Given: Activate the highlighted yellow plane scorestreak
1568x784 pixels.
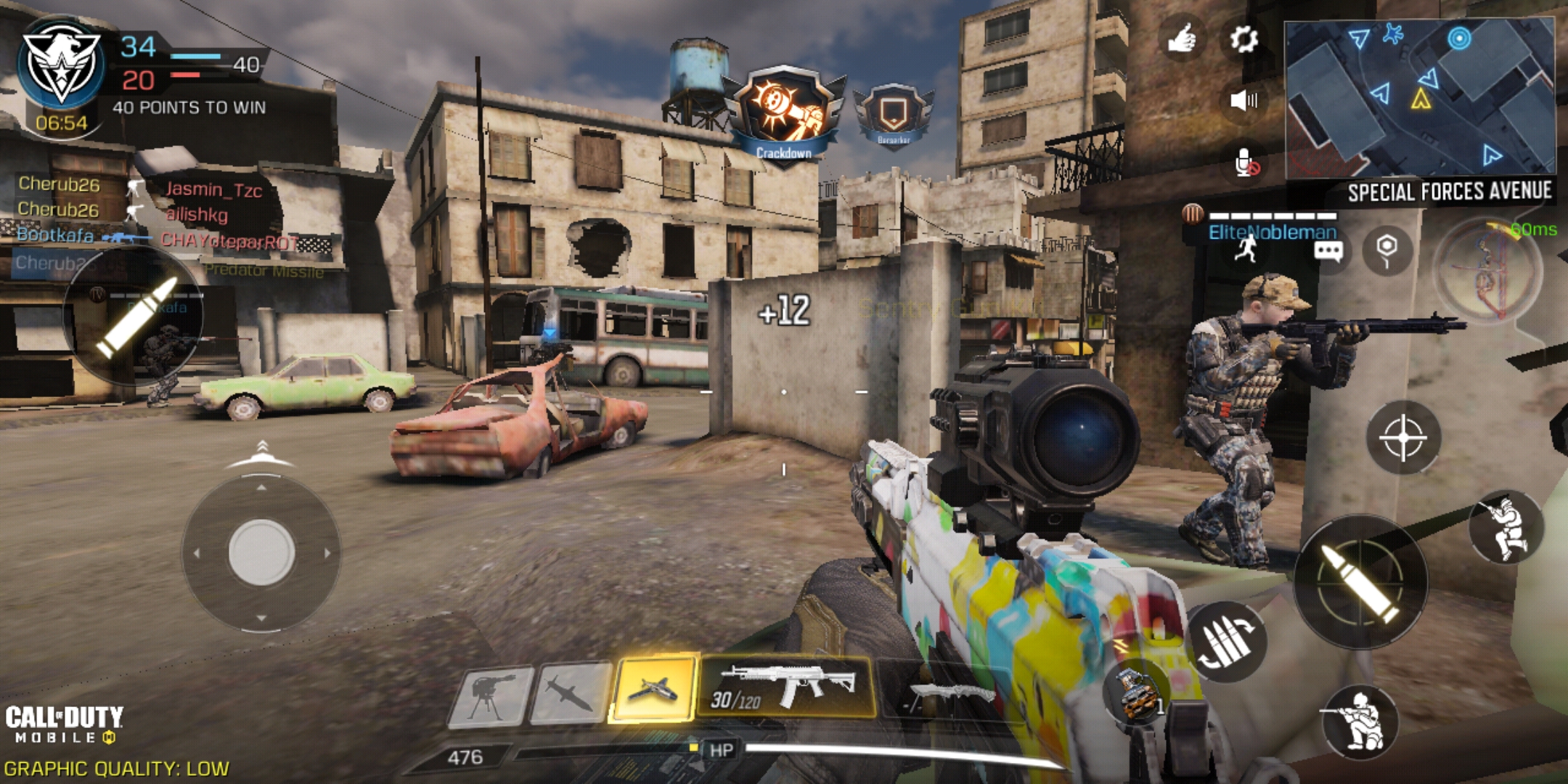Looking at the screenshot, I should 653,689.
